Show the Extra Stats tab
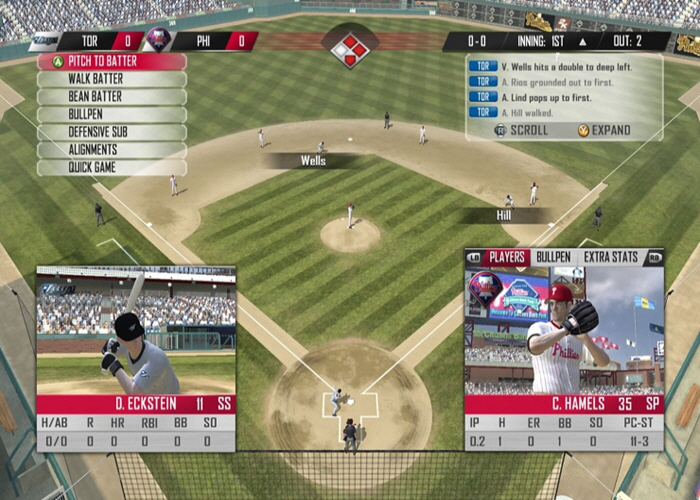This screenshot has width=700, height=500. [610, 257]
